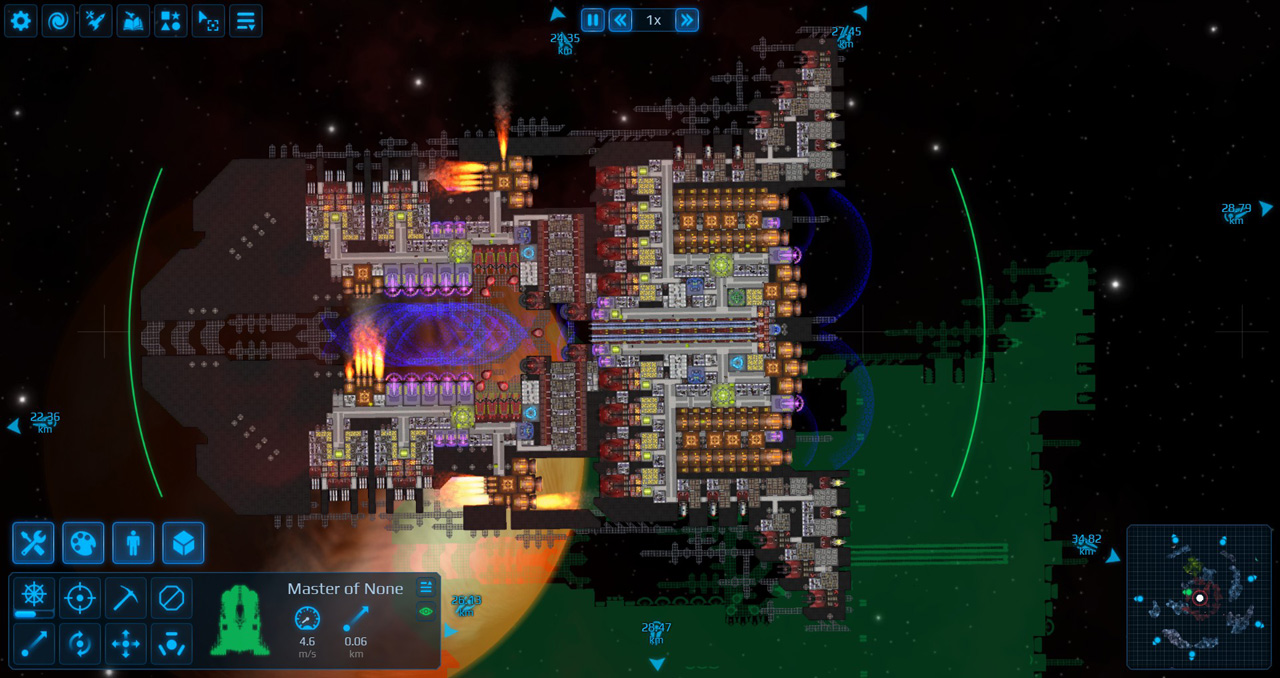Click the diagonal arrow move command

click(x=34, y=644)
